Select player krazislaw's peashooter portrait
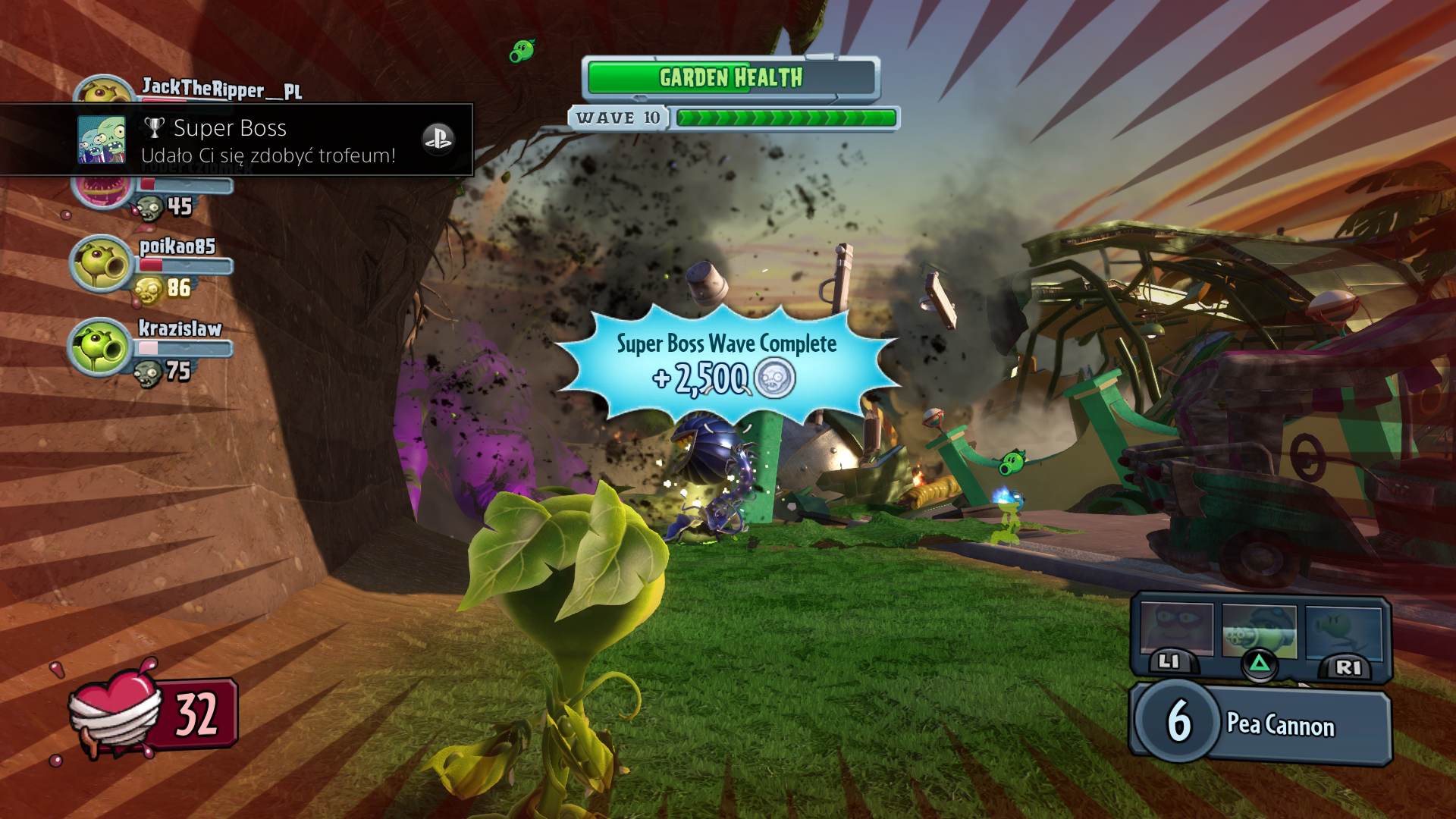This screenshot has height=819, width=1456. [101, 347]
